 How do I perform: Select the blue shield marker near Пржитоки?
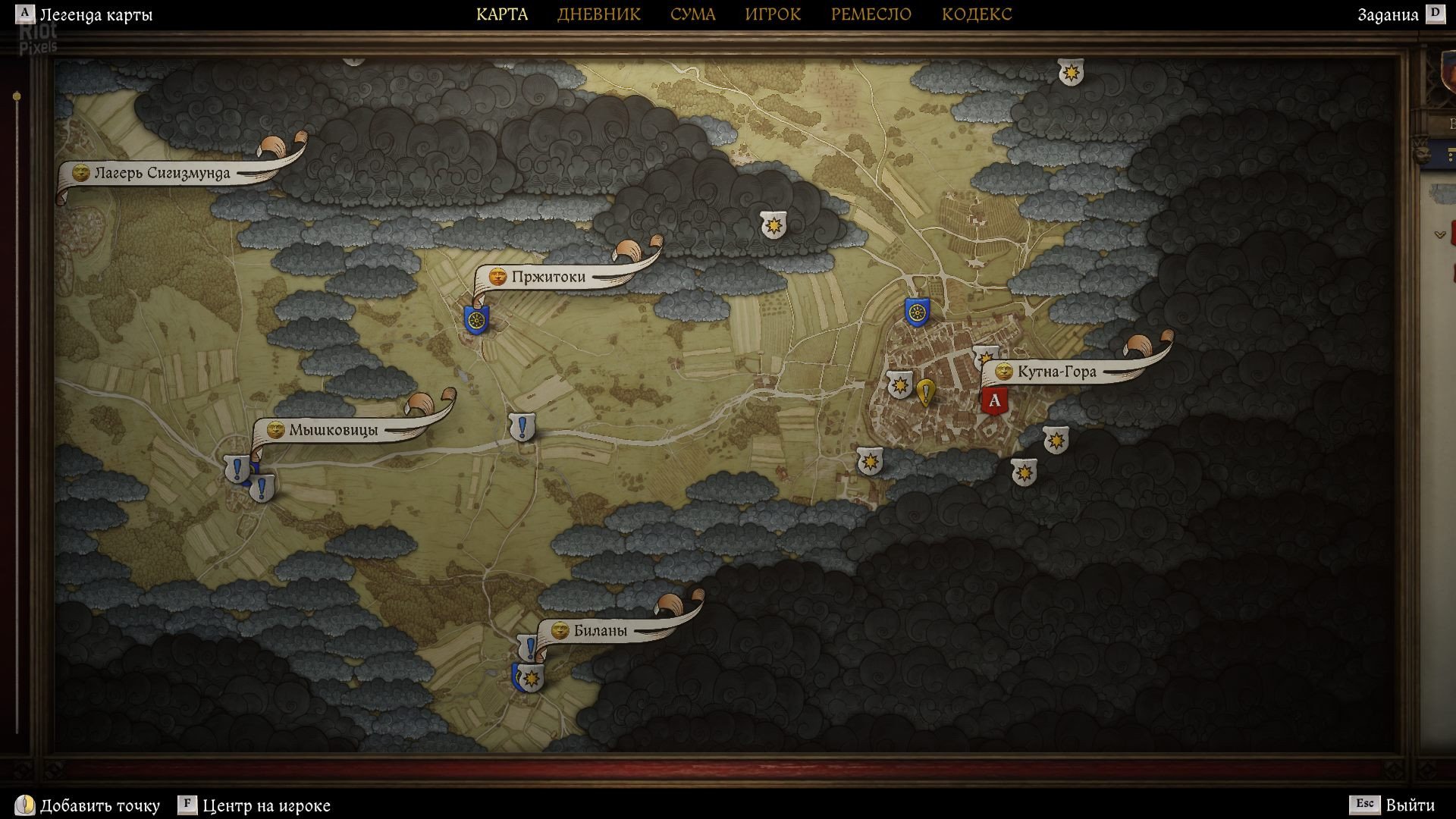pyautogui.click(x=476, y=319)
